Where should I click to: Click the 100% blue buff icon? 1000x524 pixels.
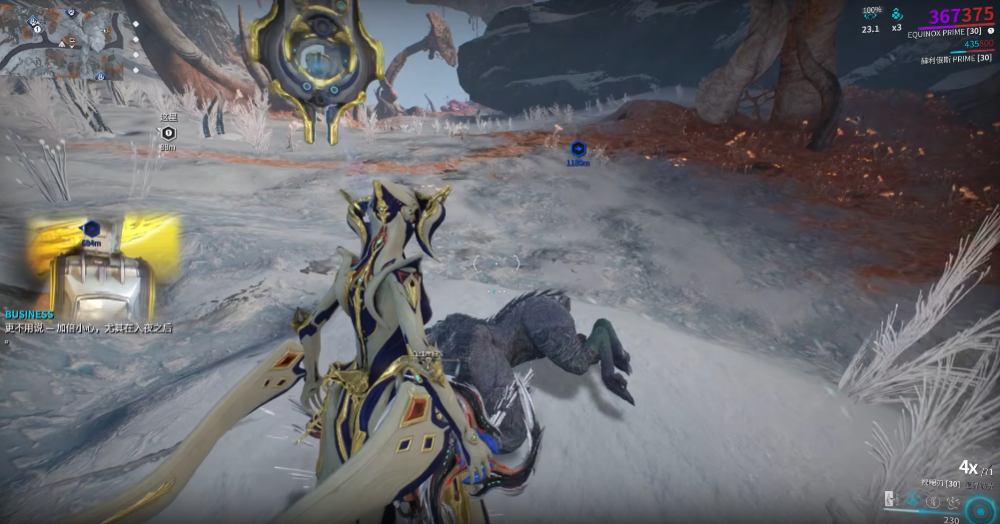click(871, 14)
